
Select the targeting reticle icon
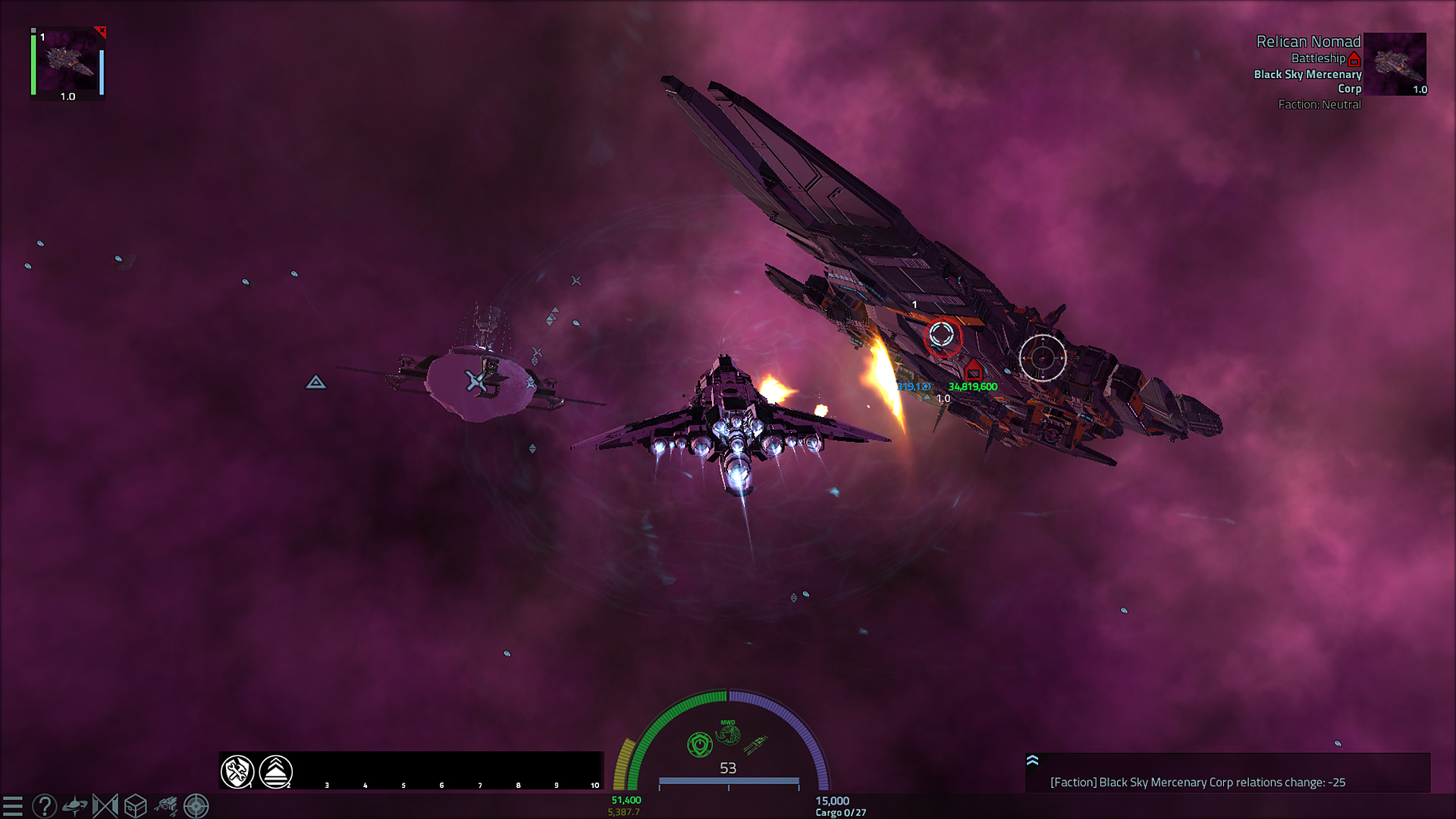(x=195, y=806)
